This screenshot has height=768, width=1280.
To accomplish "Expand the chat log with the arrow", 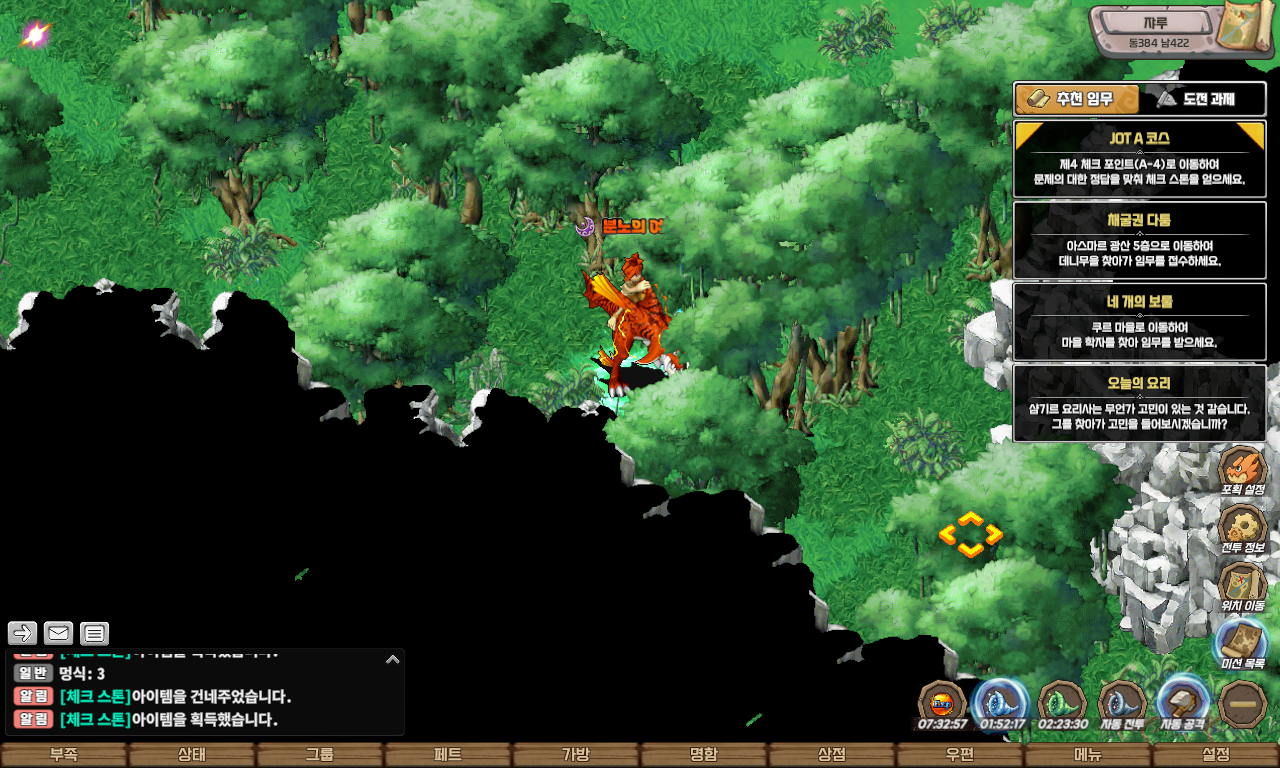I will pyautogui.click(x=393, y=659).
